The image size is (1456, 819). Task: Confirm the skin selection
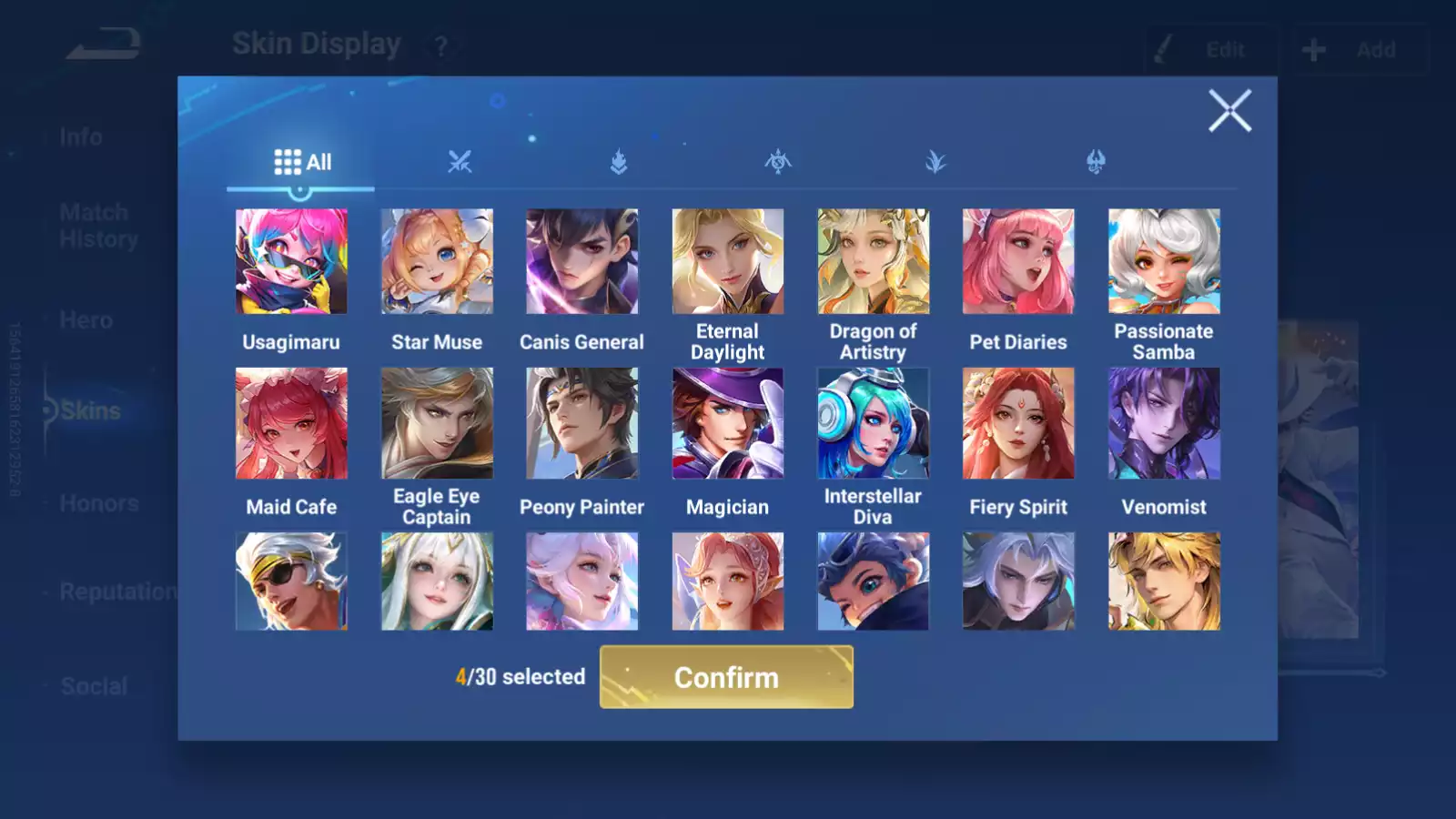tap(726, 677)
